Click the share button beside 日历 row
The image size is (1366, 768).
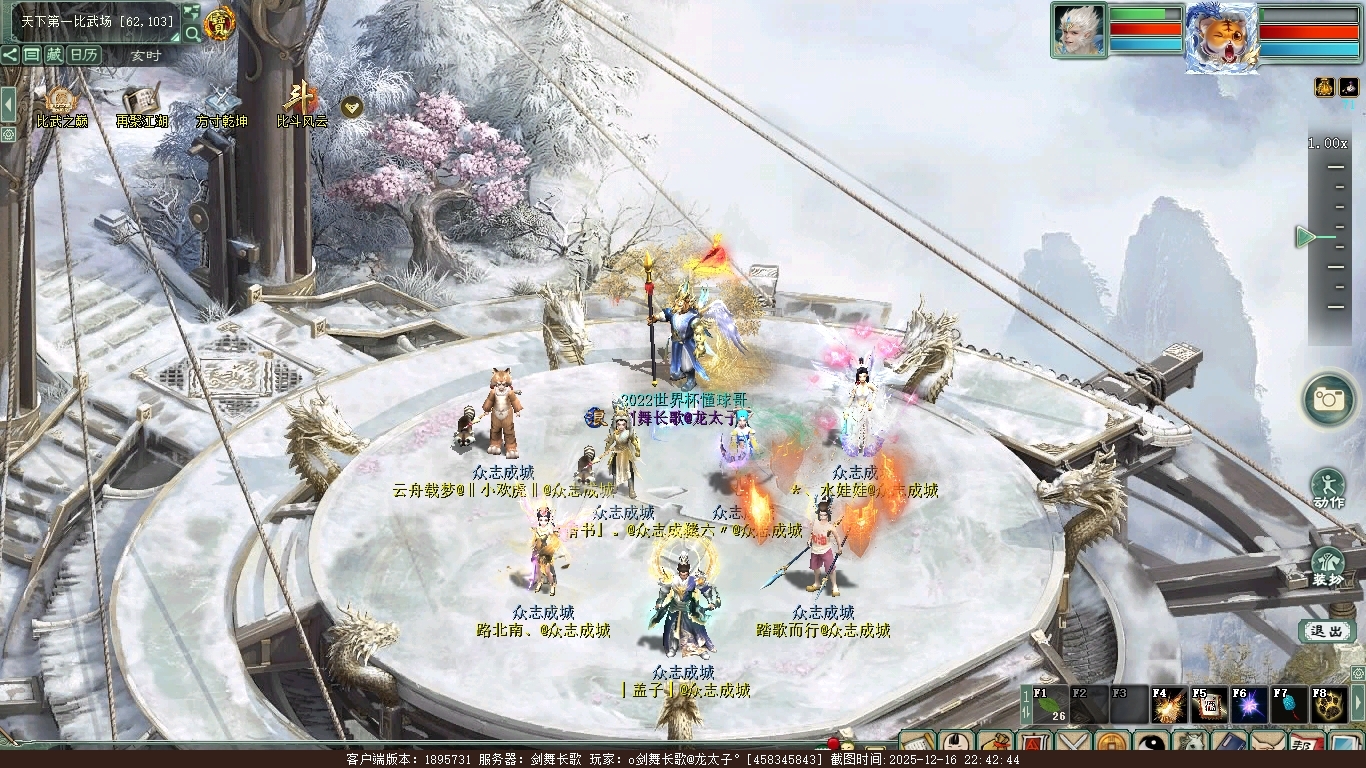(x=10, y=55)
